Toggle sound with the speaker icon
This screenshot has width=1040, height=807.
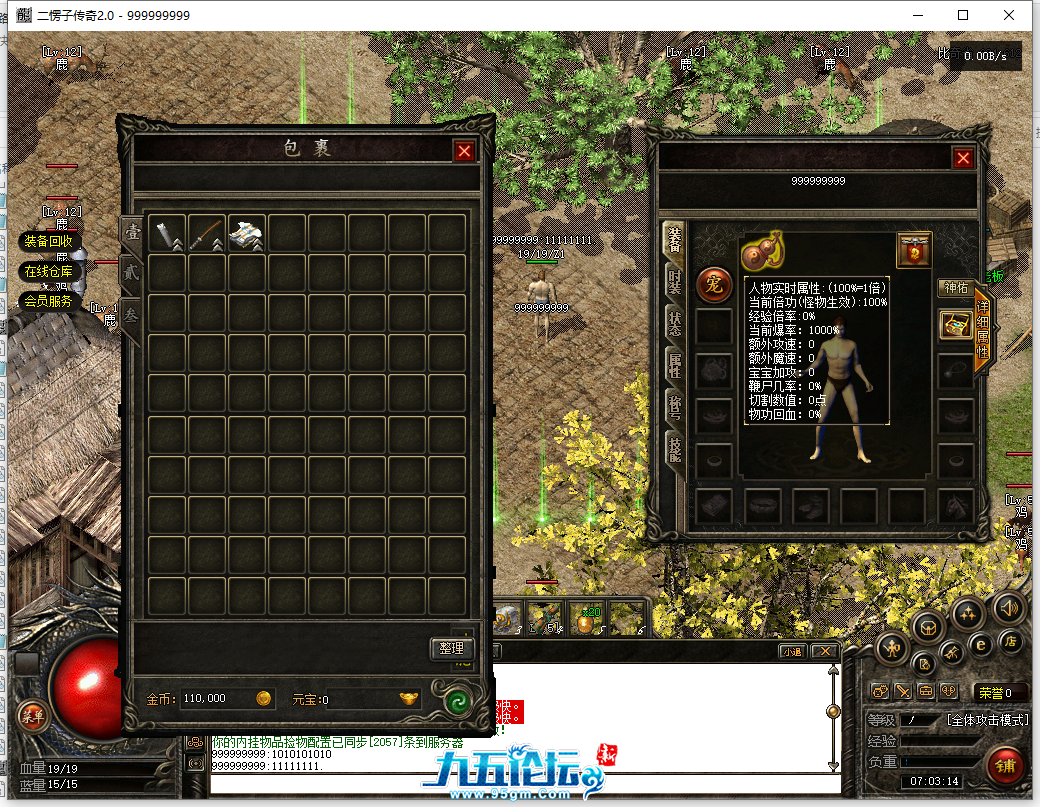tap(1008, 606)
